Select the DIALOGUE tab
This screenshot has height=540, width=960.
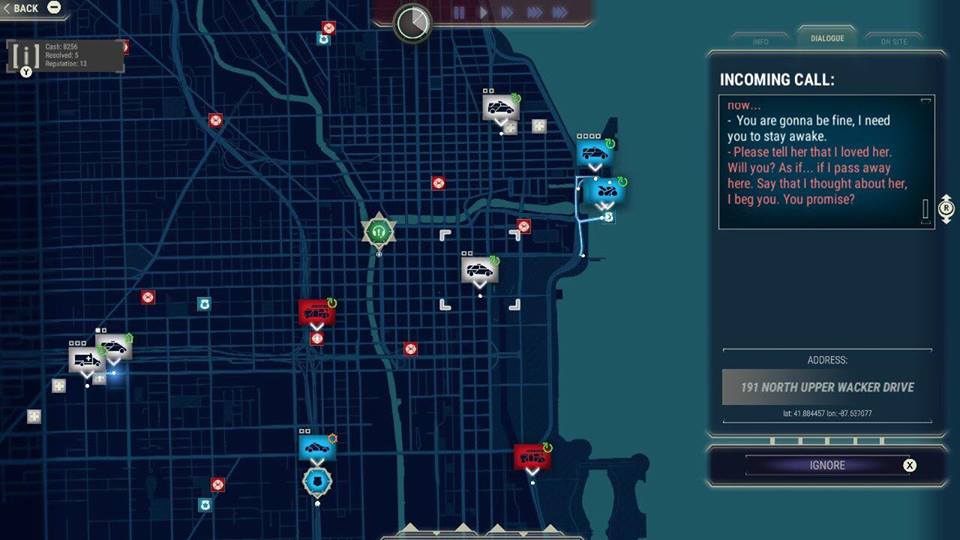click(x=827, y=39)
